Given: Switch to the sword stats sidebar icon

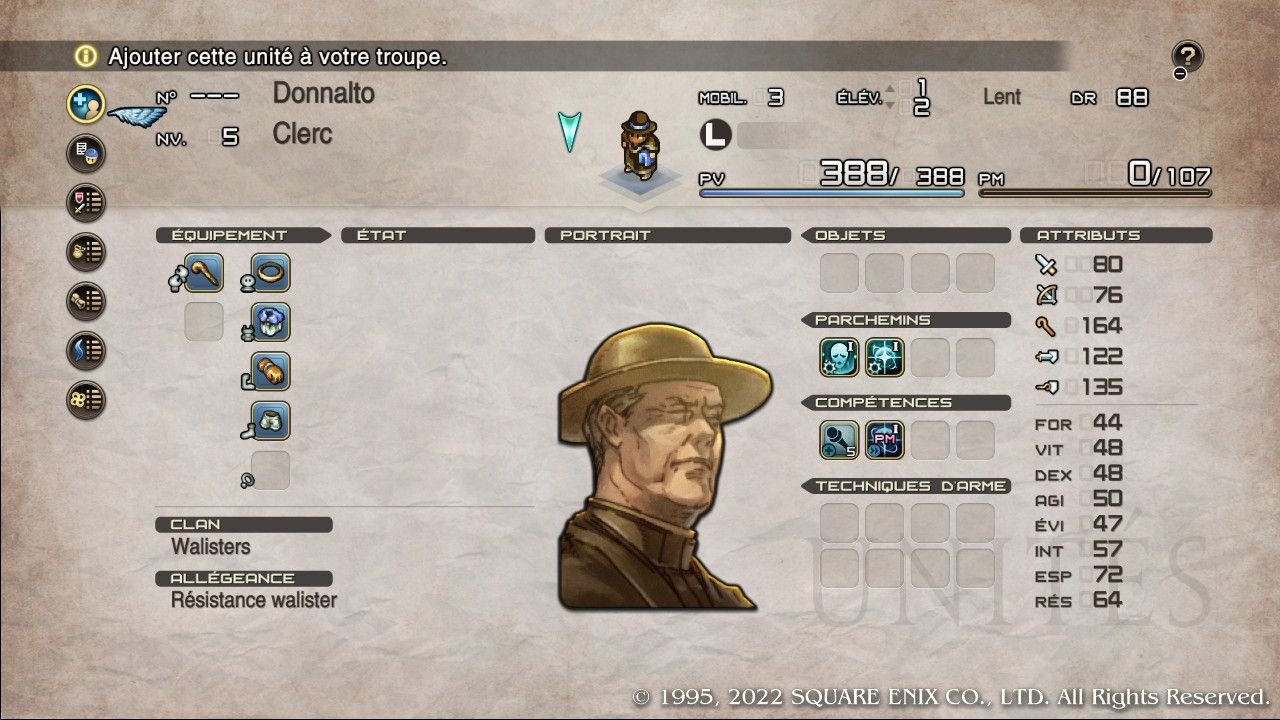Looking at the screenshot, I should point(85,202).
